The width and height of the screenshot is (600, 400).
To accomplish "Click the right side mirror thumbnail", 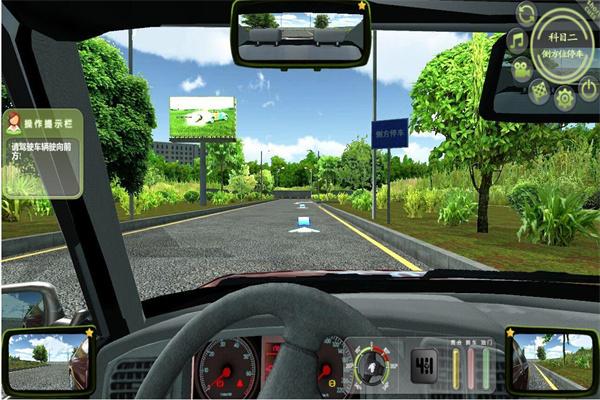I will [551, 361].
